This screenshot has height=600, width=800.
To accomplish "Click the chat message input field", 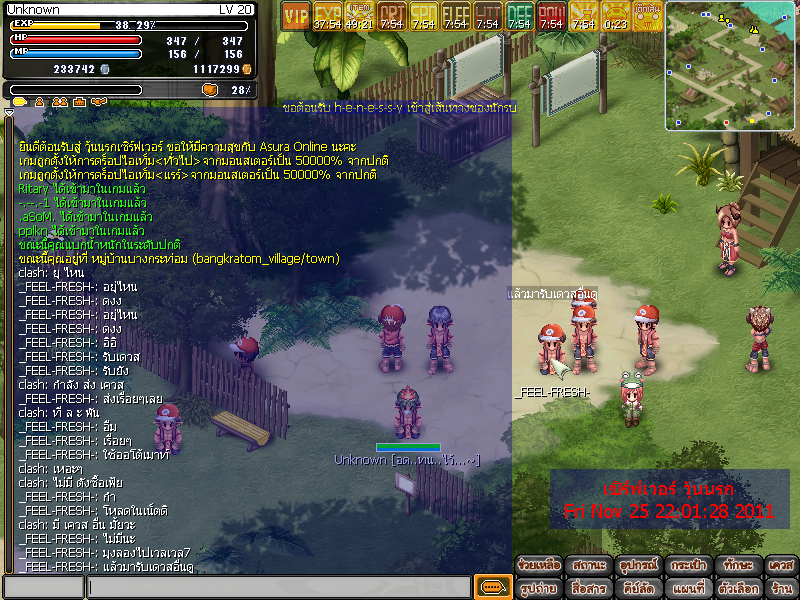I will coord(278,587).
